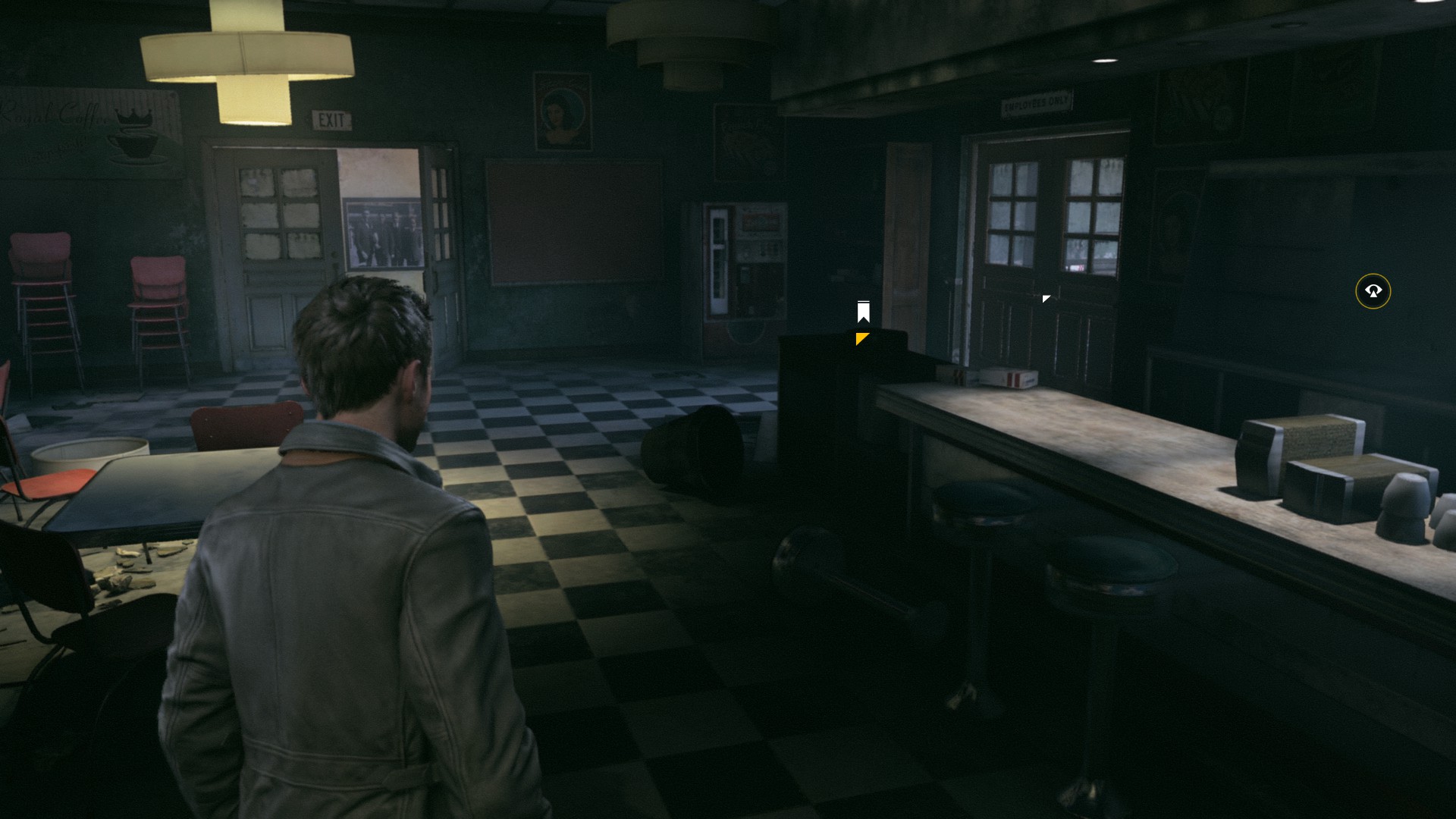Click the white bookmark collectible marker
Screen dimensions: 1456x819
click(863, 312)
